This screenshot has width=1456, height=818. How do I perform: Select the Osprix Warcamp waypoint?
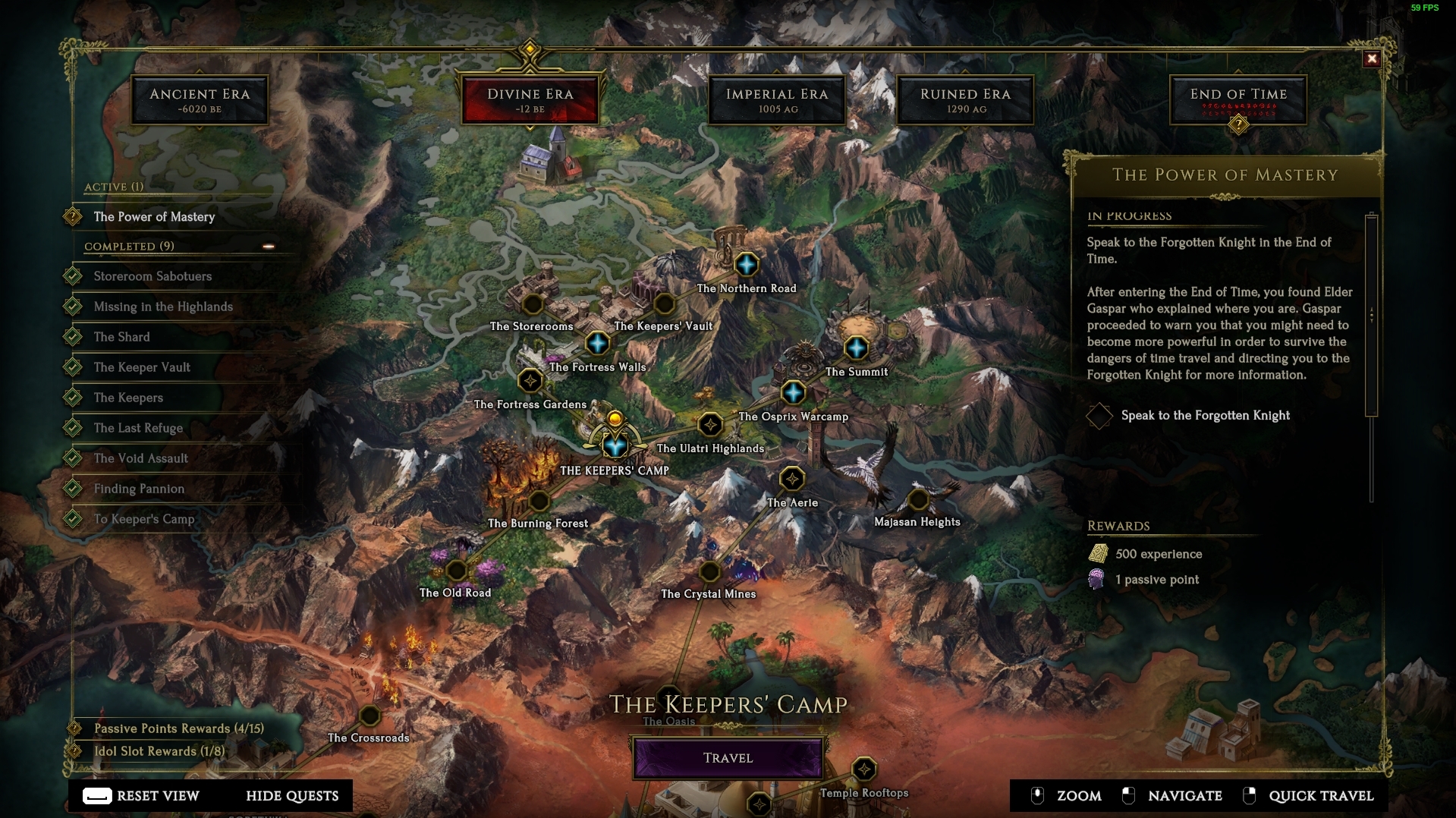coord(792,393)
